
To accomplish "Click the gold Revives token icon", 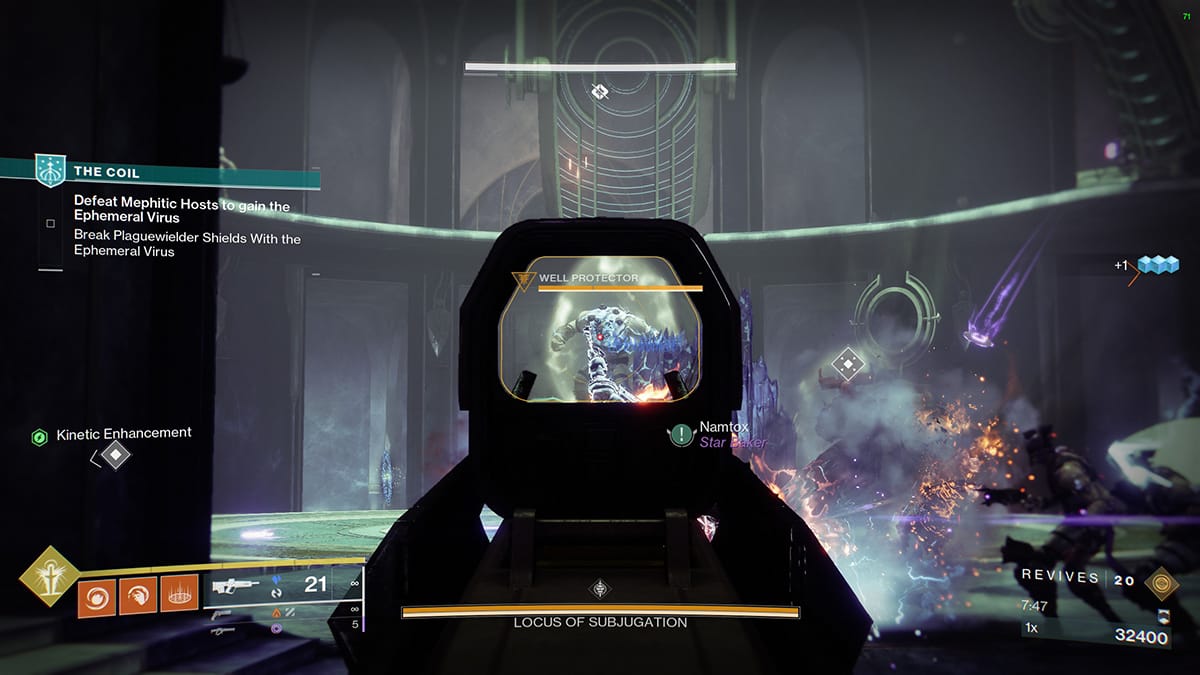I will (x=1161, y=580).
